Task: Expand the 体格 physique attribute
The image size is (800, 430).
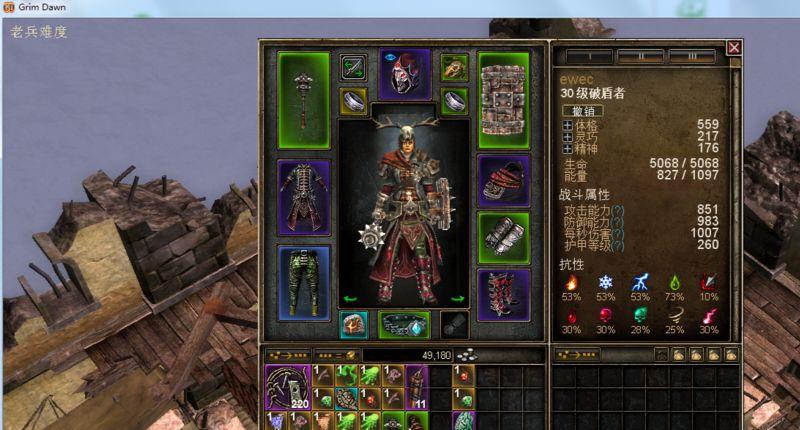Action: point(567,125)
